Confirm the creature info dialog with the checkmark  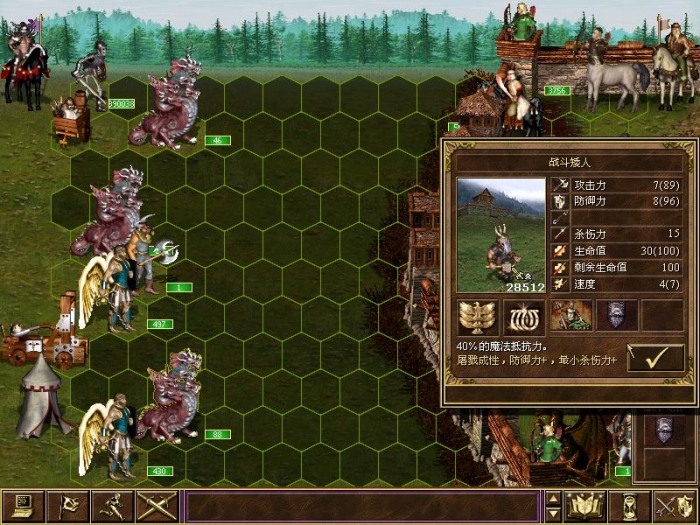click(x=655, y=359)
